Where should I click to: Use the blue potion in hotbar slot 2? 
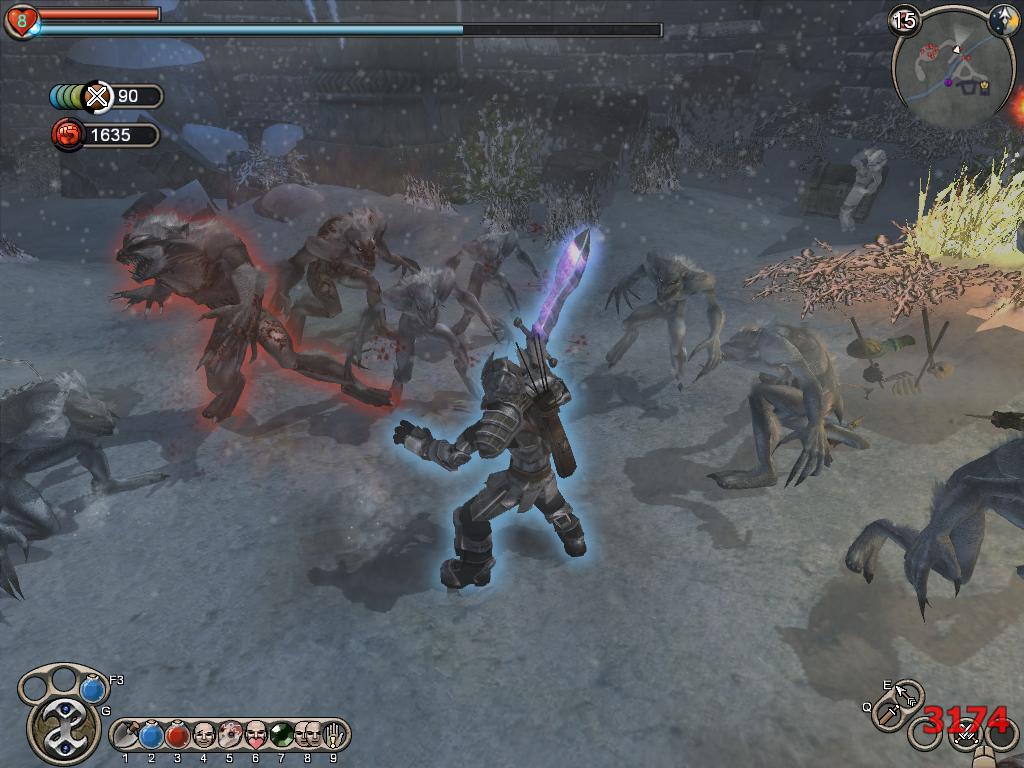coord(152,736)
